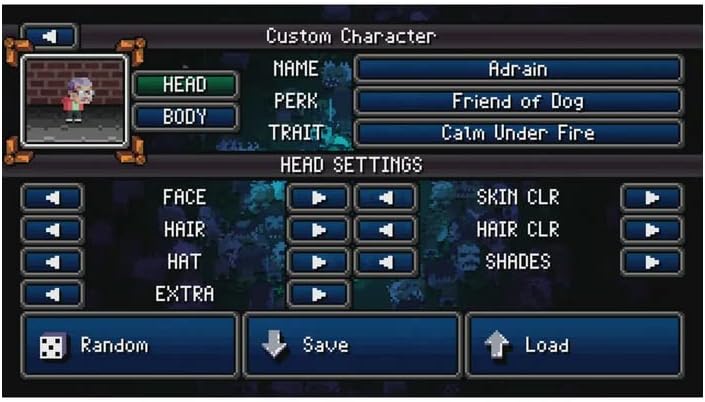Switch to the HEAD settings tab
Image resolution: width=705 pixels, height=402 pixels.
click(185, 85)
